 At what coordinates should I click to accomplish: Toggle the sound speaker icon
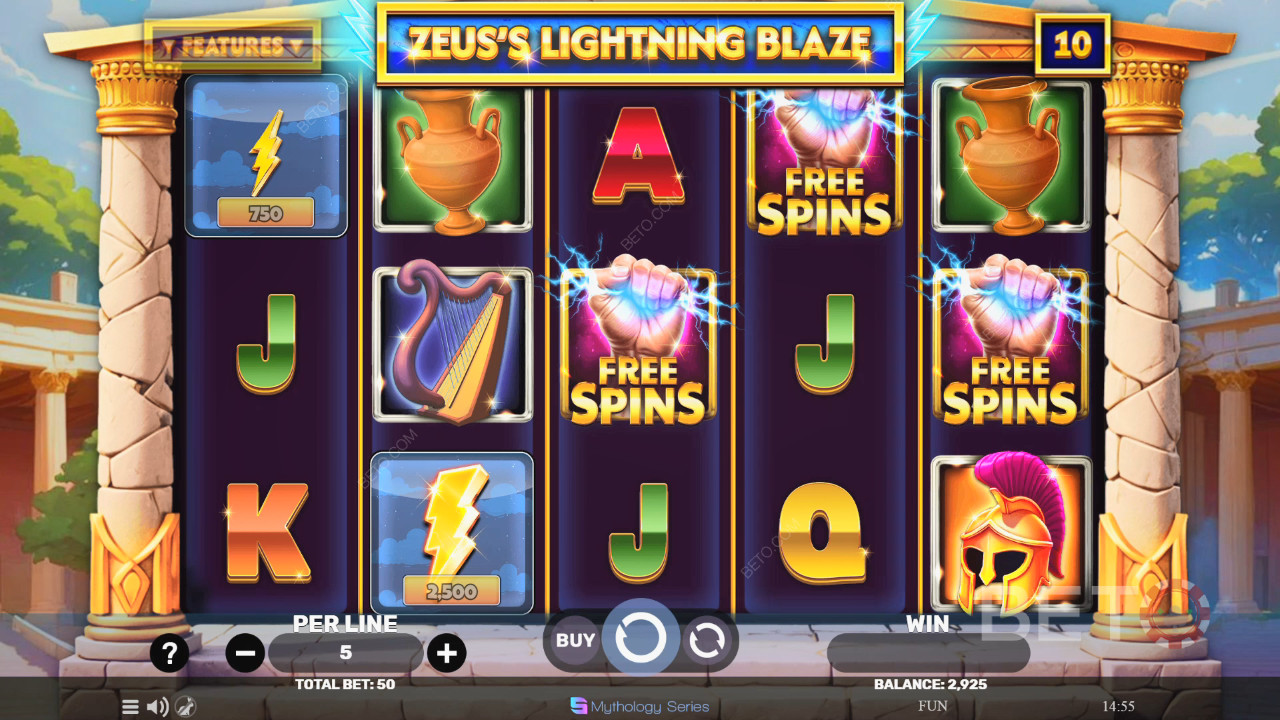click(x=158, y=707)
